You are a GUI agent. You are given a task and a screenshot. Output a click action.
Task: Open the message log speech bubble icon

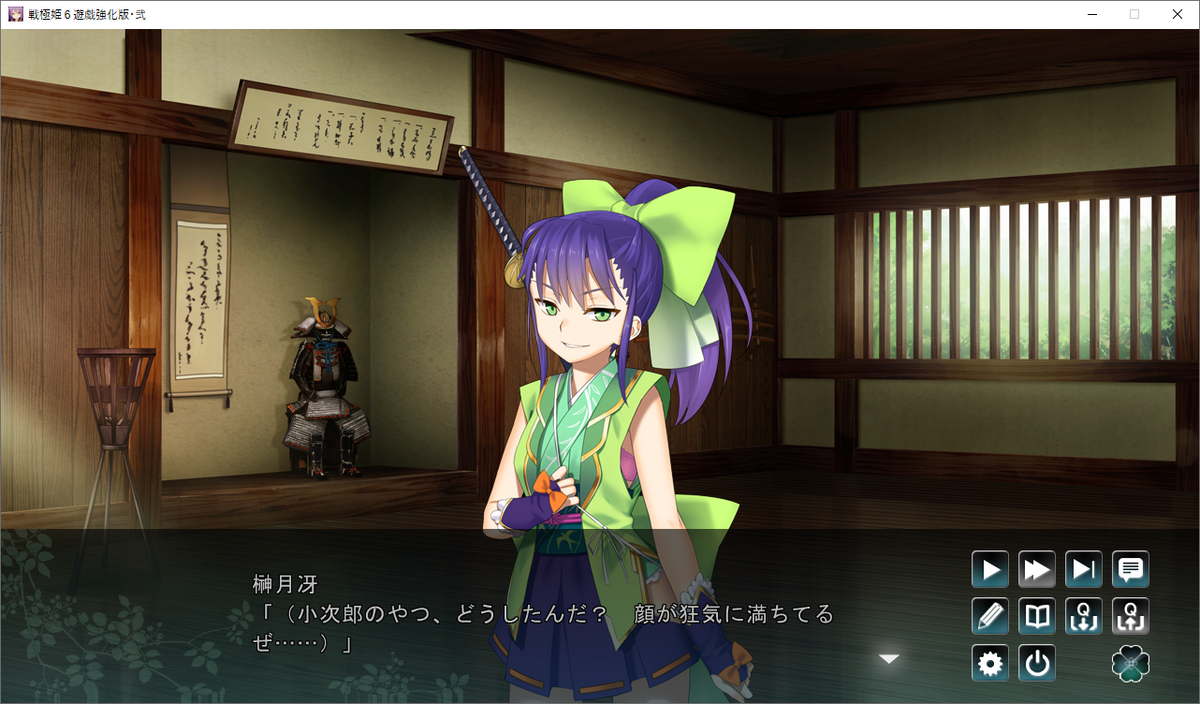(1131, 570)
